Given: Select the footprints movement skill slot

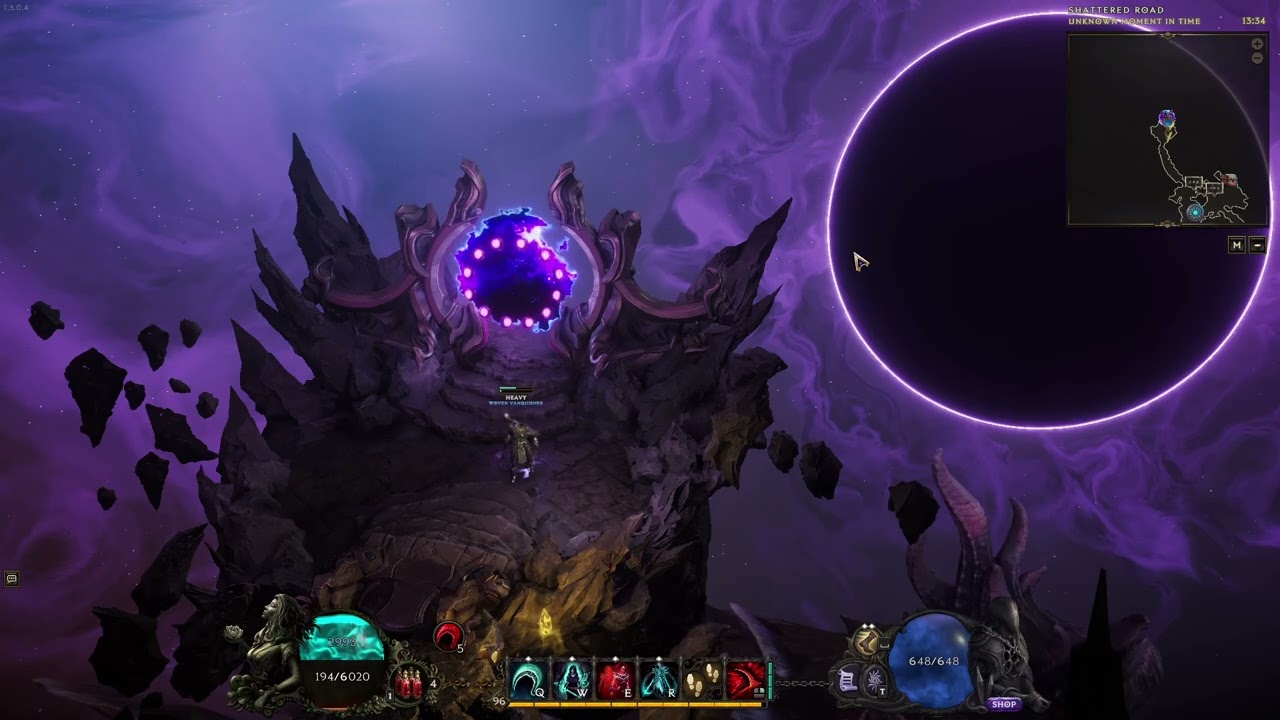Looking at the screenshot, I should point(702,680).
